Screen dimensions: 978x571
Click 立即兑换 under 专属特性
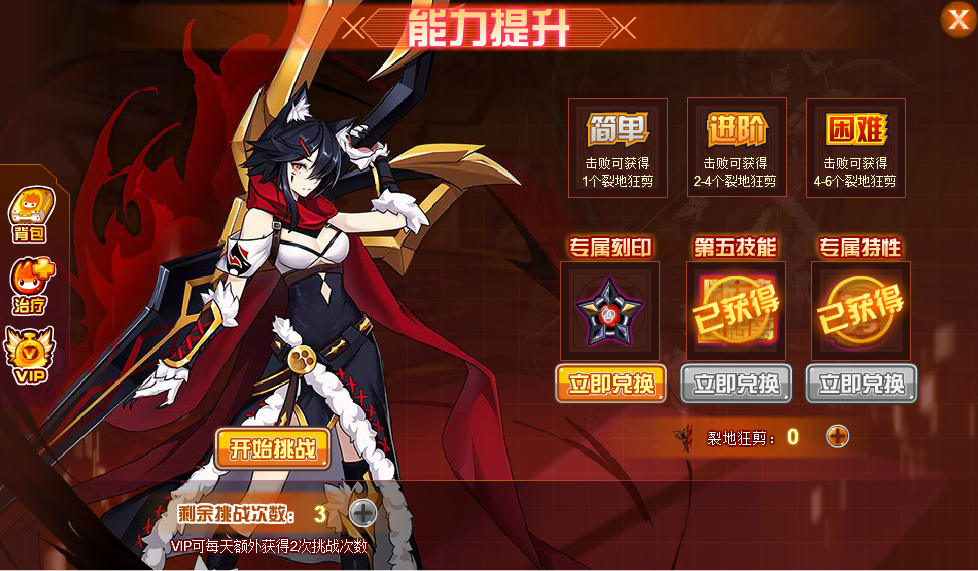(861, 384)
